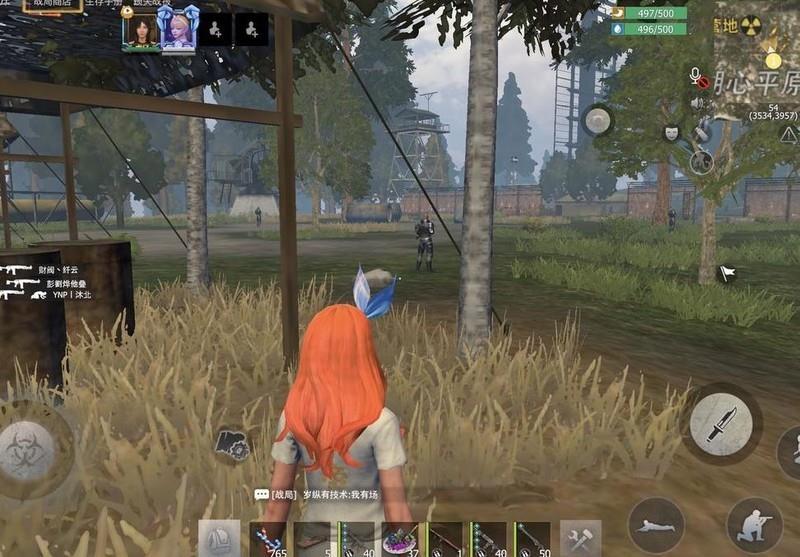The image size is (800, 557).
Task: Select the hotbar slot with count 765
Action: point(269,539)
